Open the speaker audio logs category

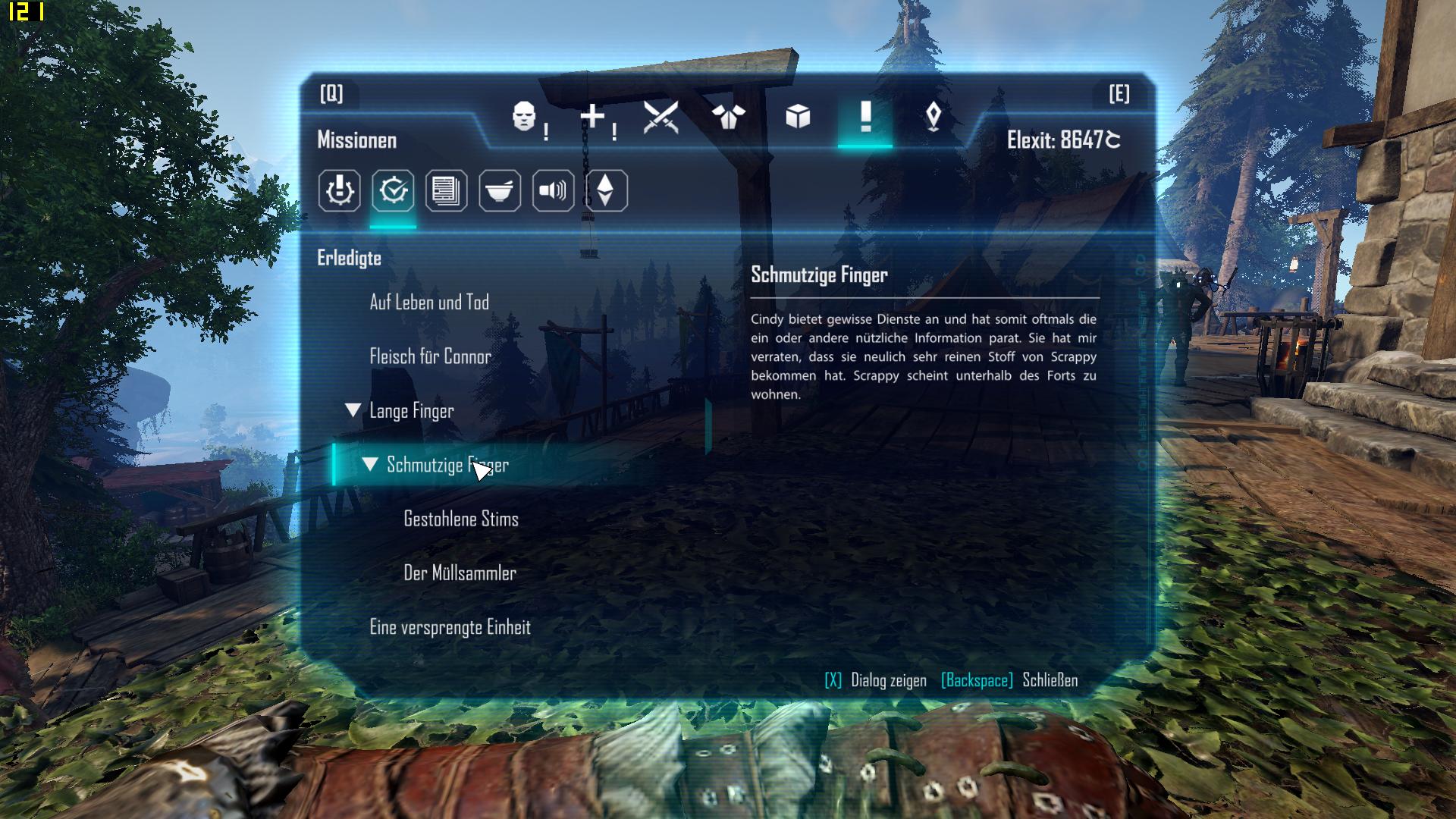coord(553,190)
